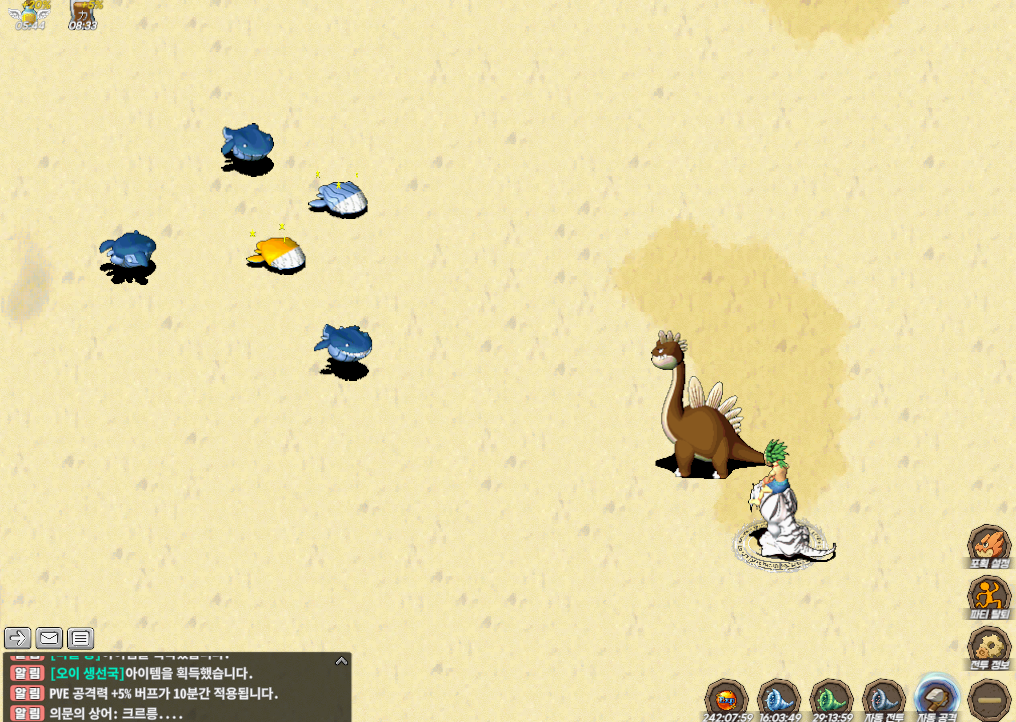Click the arrow button above the chat
The height and width of the screenshot is (722, 1016).
(x=17, y=638)
